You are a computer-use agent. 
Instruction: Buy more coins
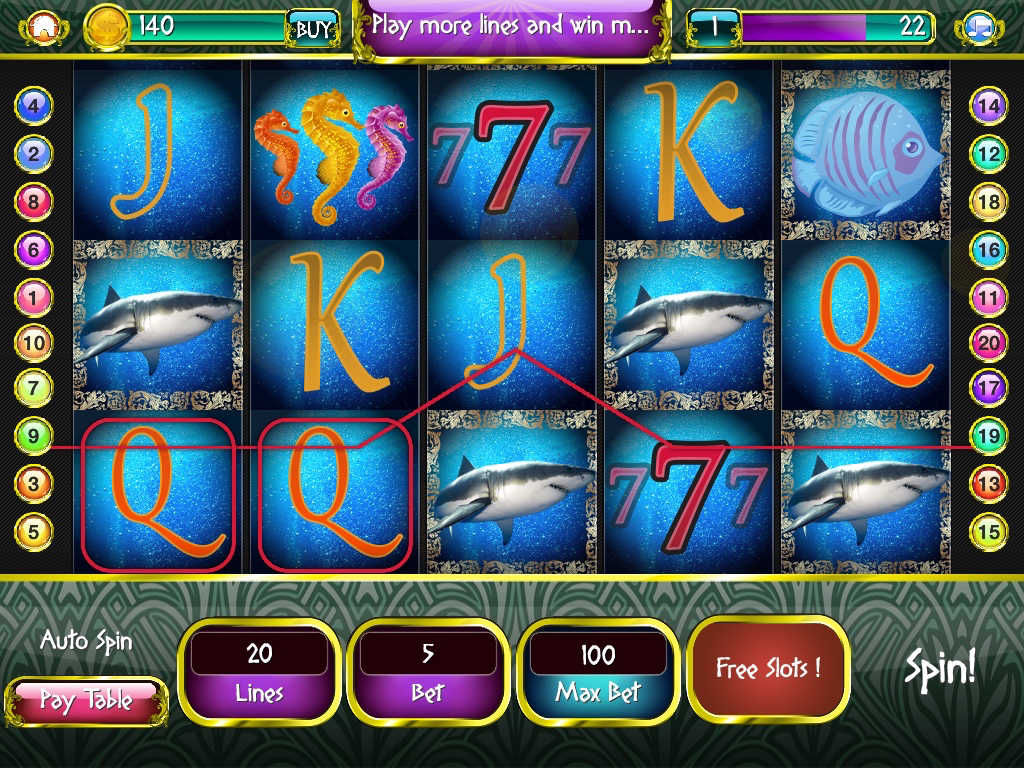311,29
